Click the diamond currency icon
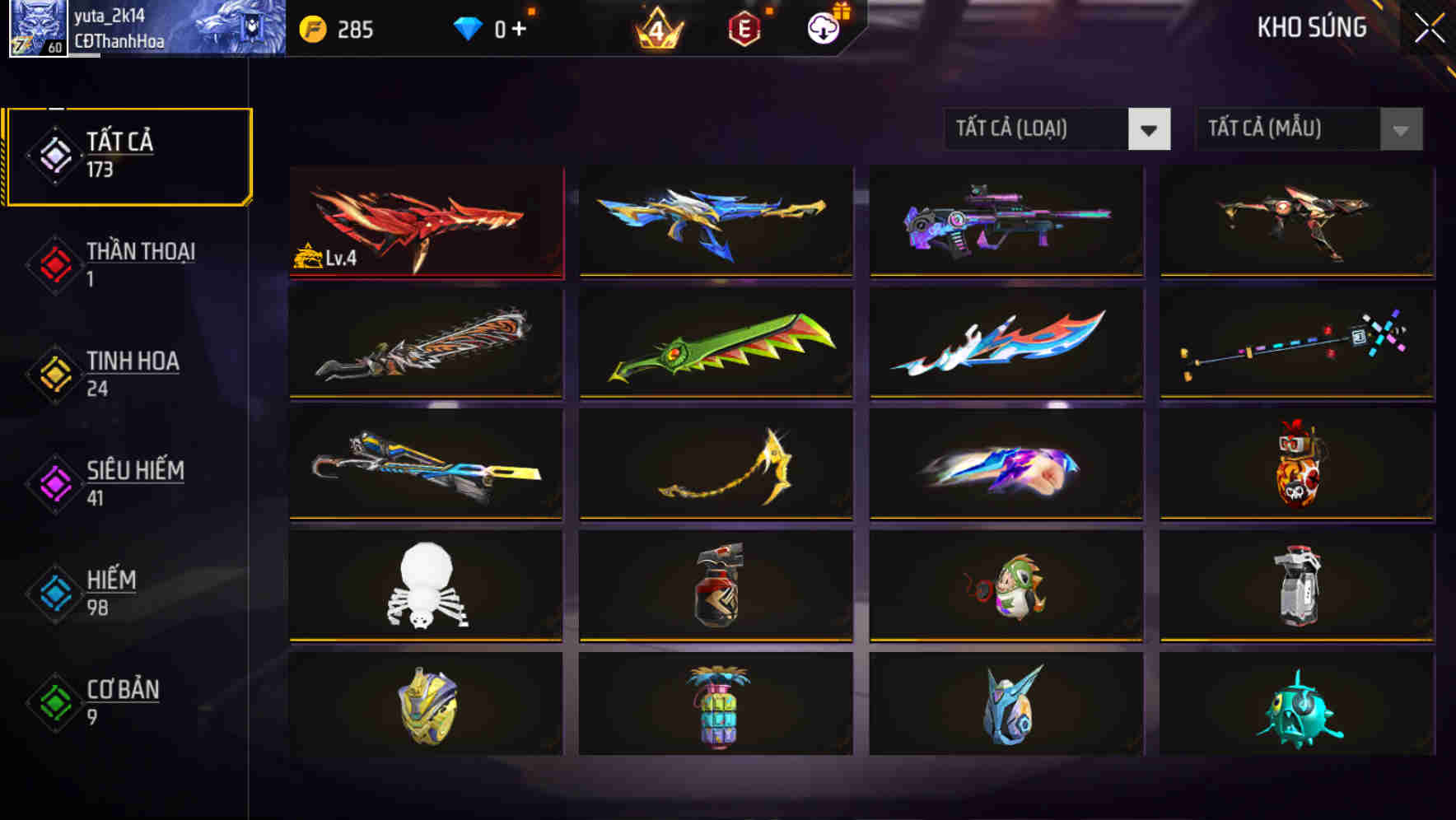The height and width of the screenshot is (820, 1456). coord(467,28)
